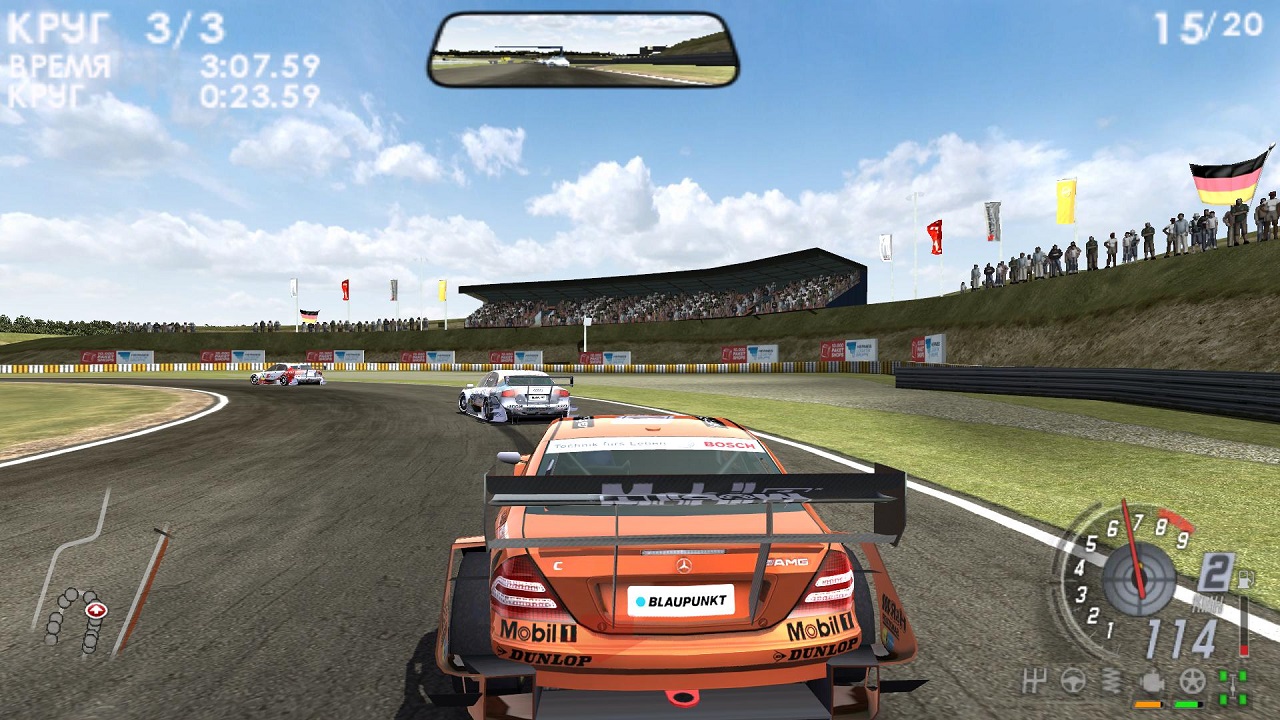The width and height of the screenshot is (1280, 720).
Task: Select the red player arrow on the minimap
Action: tap(96, 609)
